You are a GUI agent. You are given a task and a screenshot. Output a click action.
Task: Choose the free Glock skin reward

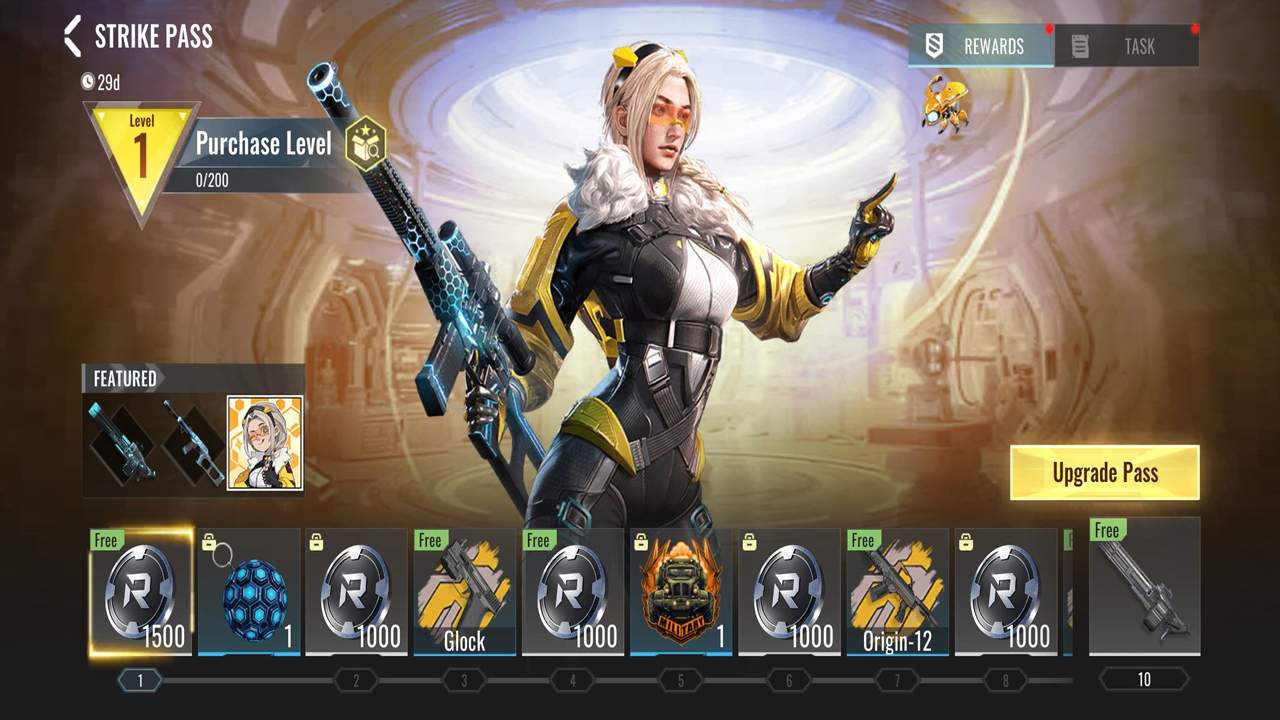(465, 592)
